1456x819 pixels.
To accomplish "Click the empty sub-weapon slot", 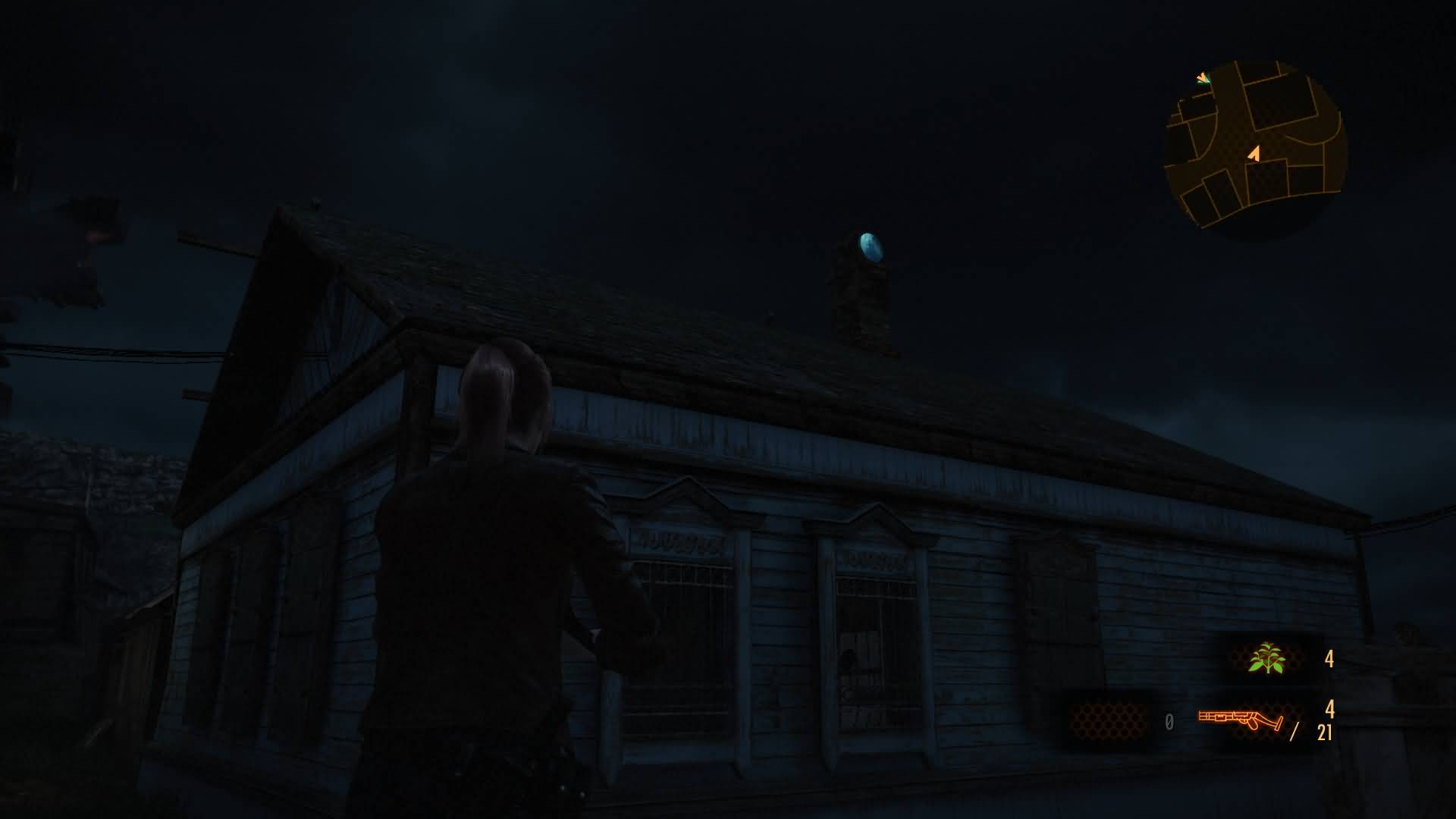I will point(1108,720).
